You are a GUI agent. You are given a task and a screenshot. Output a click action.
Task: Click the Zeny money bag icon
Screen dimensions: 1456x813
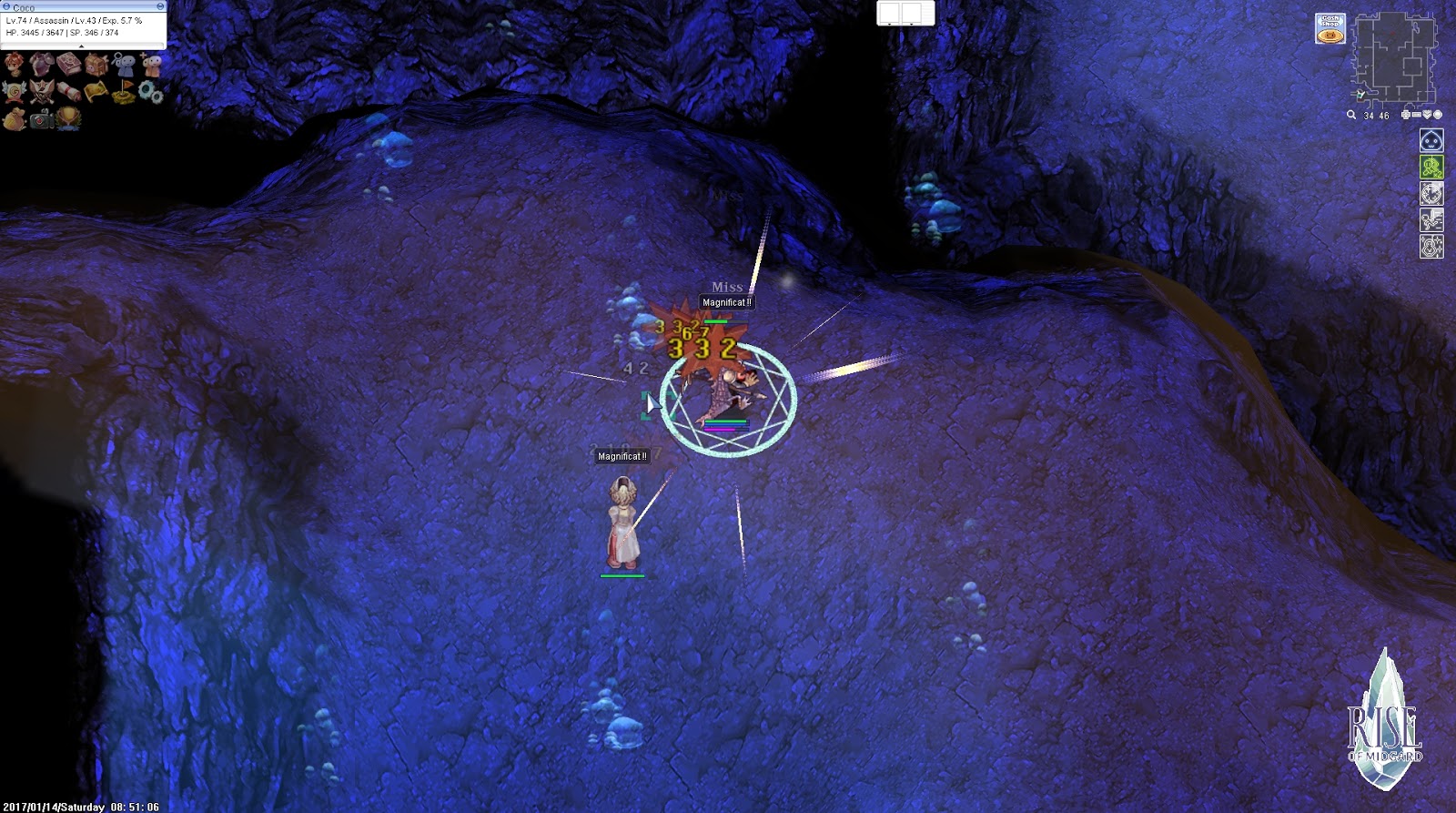pyautogui.click(x=14, y=119)
